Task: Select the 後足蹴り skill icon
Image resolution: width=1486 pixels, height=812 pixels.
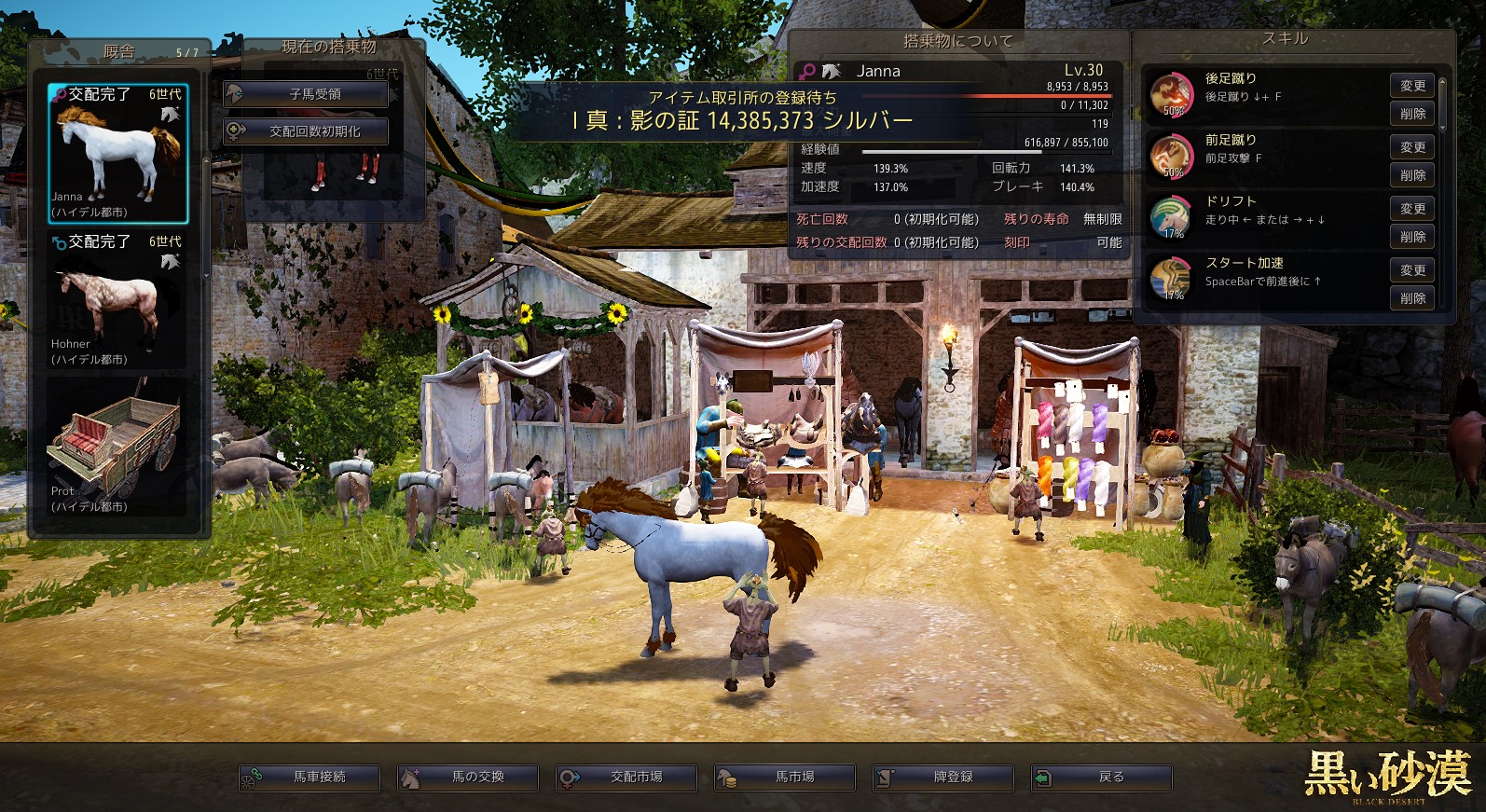Action: pyautogui.click(x=1171, y=94)
